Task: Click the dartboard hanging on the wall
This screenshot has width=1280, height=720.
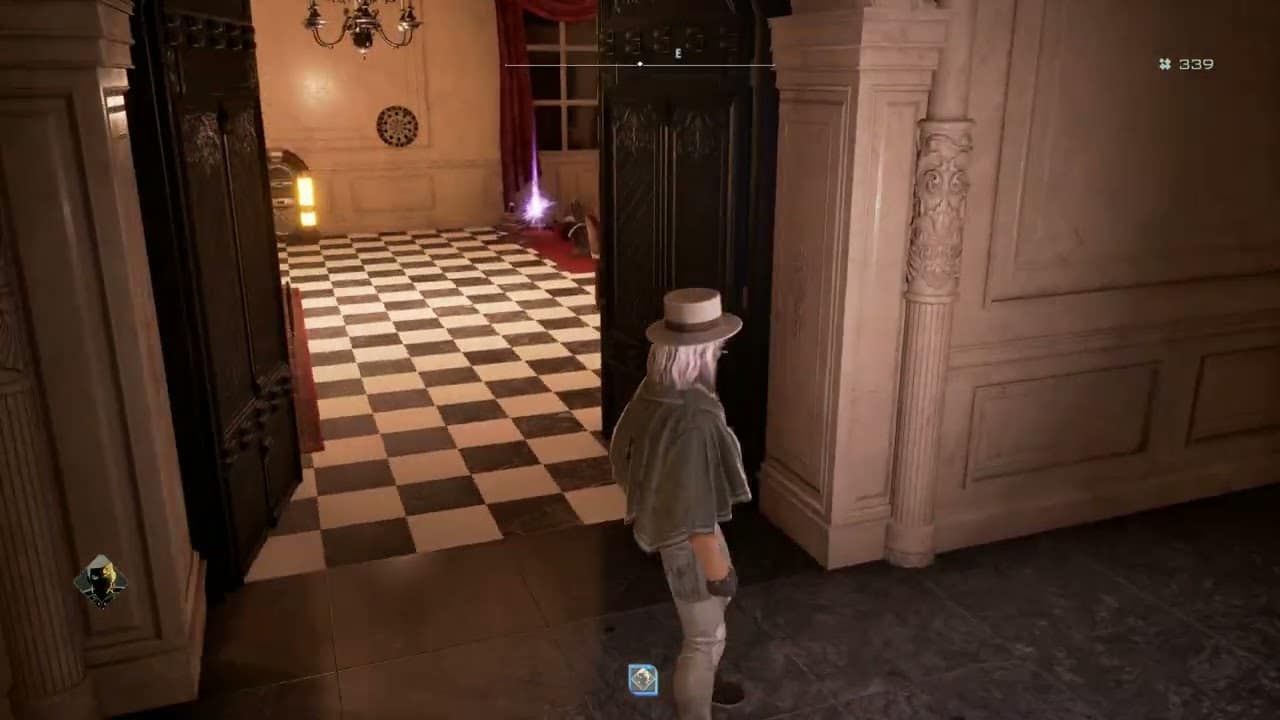Action: click(398, 124)
